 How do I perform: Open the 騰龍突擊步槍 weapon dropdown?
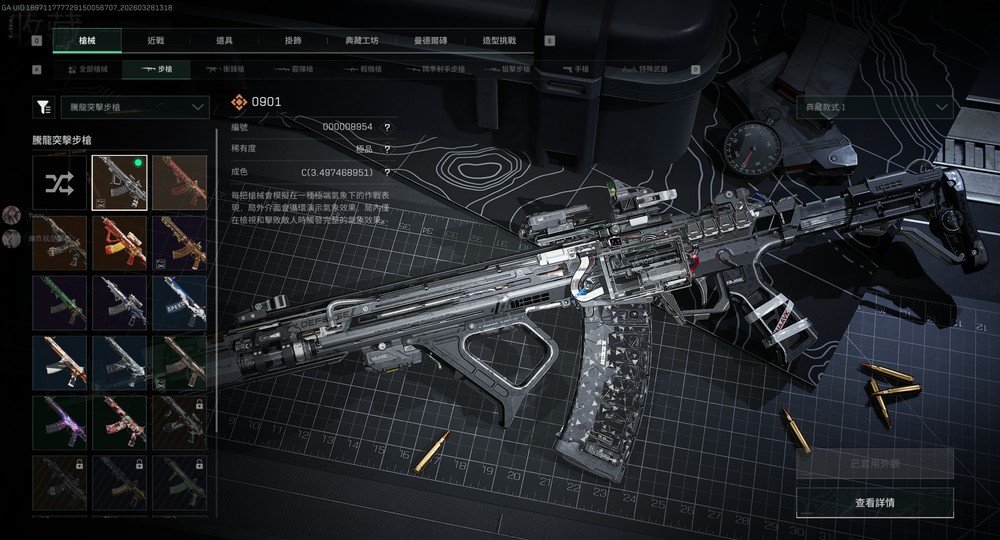[x=133, y=107]
